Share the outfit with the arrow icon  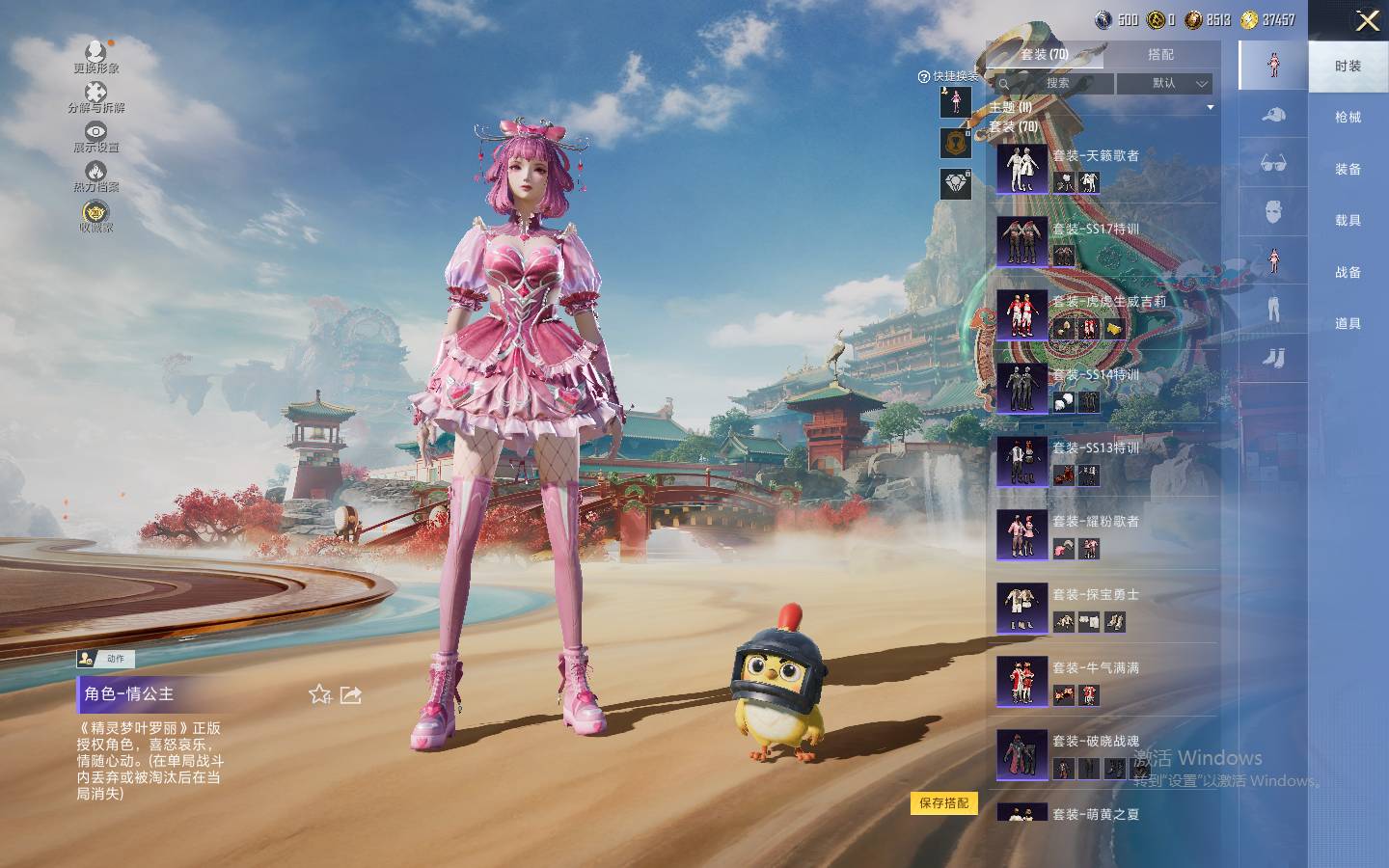coord(351,694)
